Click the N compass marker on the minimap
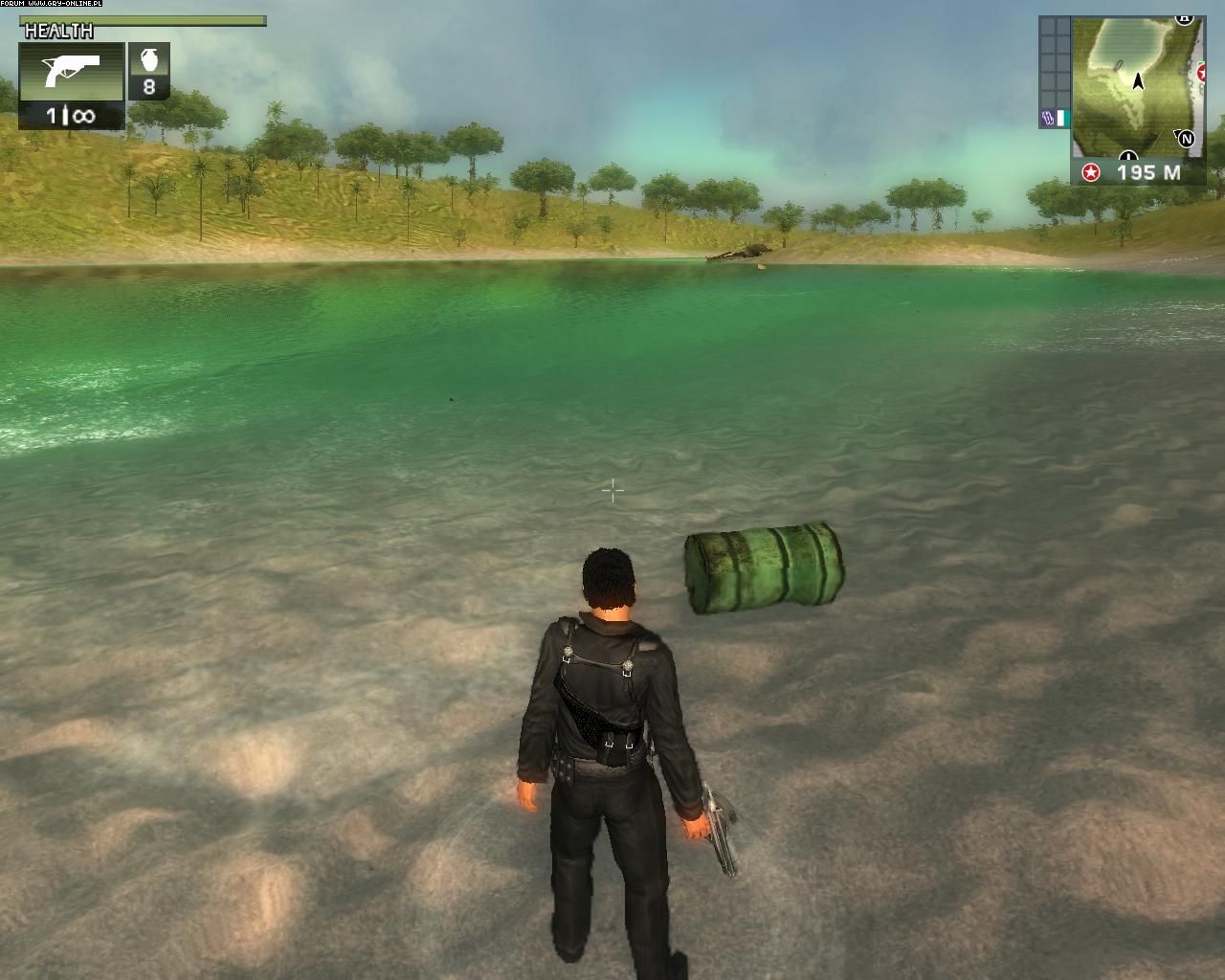 pyautogui.click(x=1188, y=139)
